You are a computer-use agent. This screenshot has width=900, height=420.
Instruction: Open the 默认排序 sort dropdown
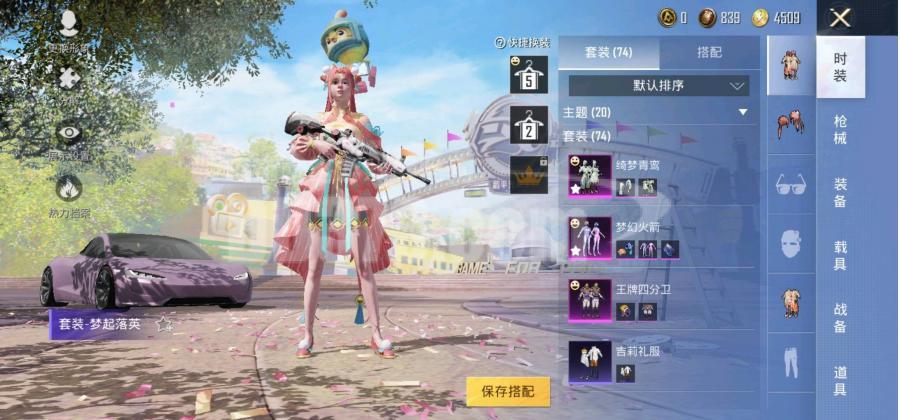659,86
